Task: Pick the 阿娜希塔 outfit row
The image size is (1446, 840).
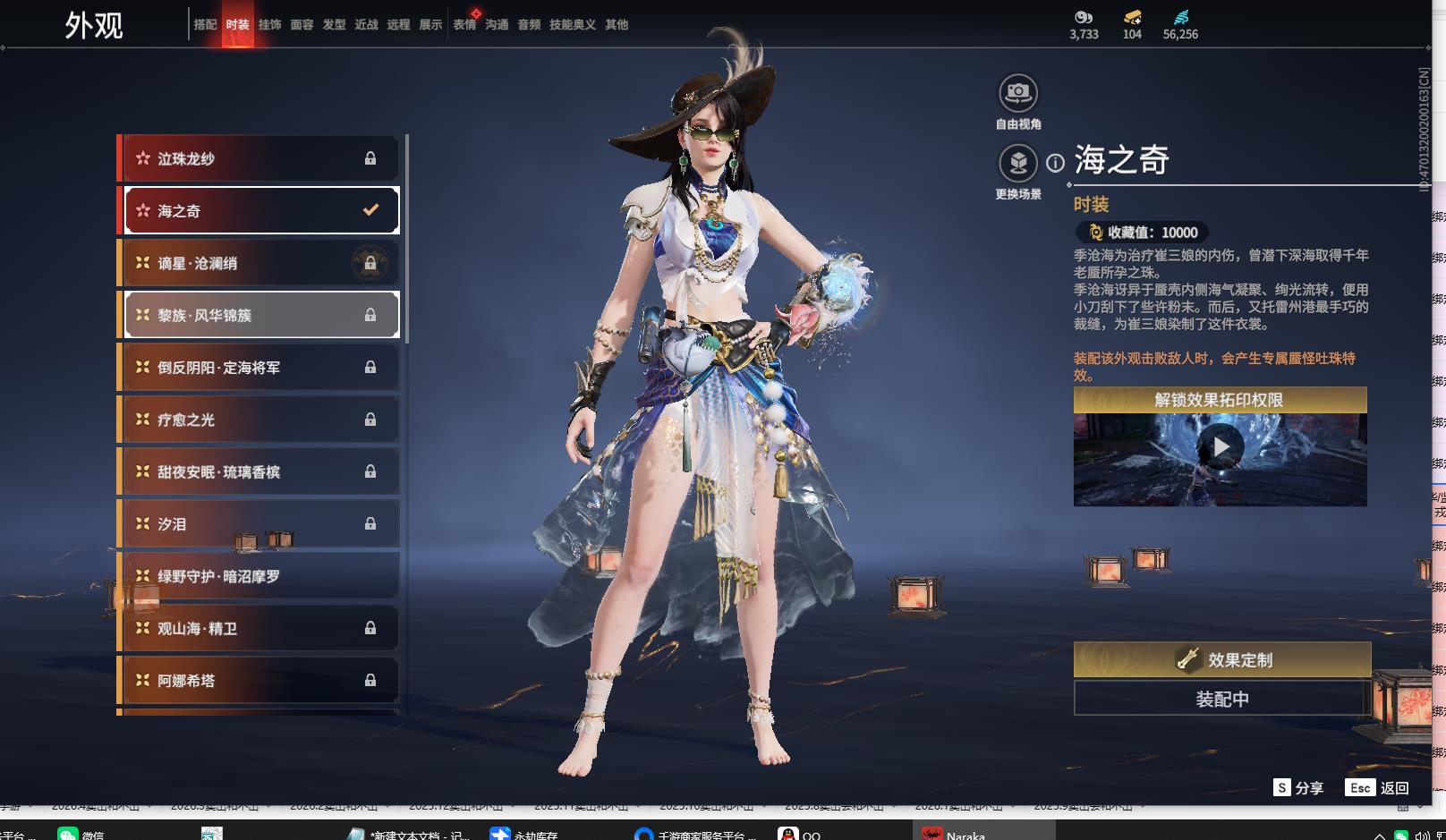Action: pyautogui.click(x=259, y=681)
